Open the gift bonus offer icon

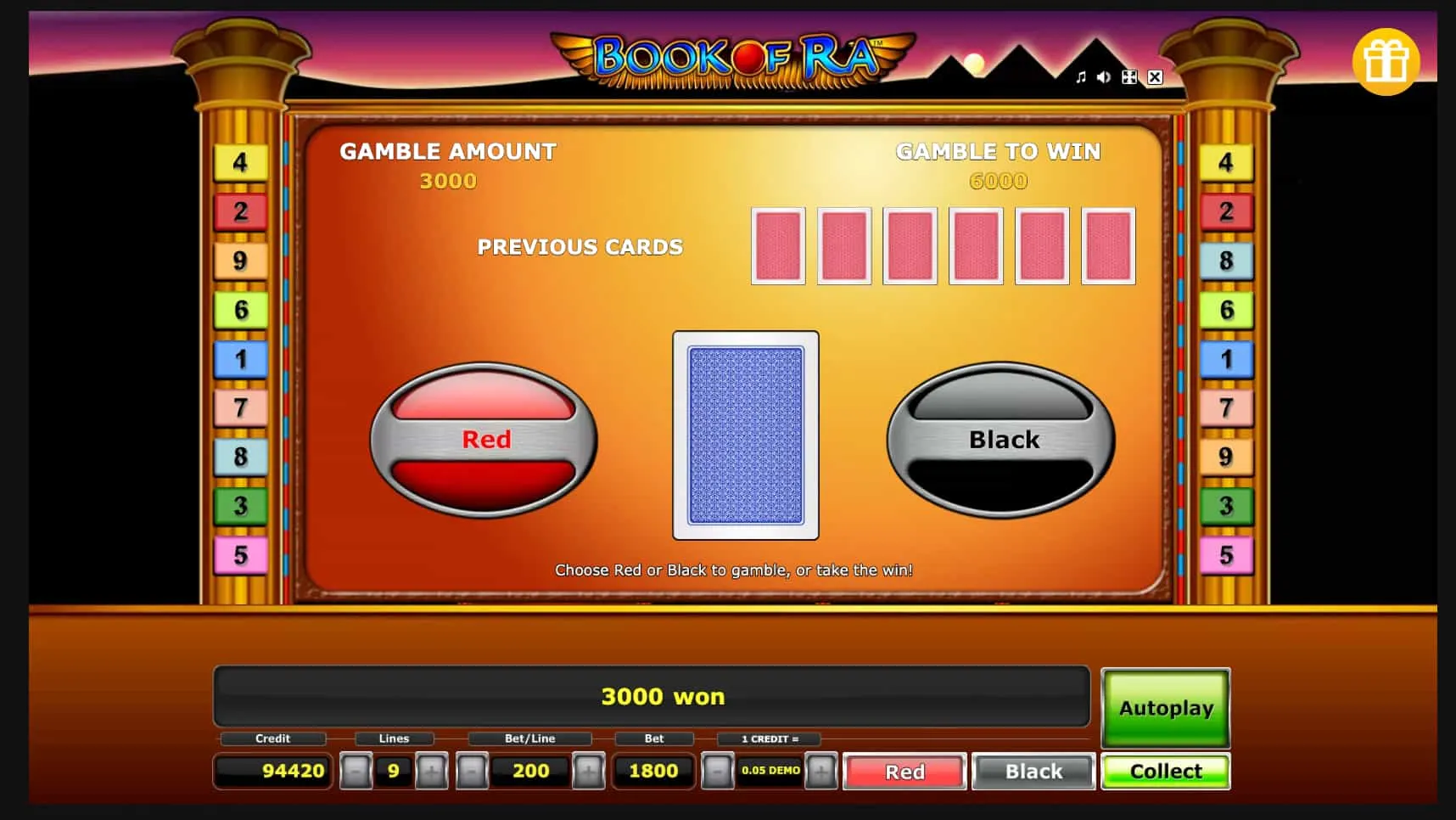point(1386,60)
